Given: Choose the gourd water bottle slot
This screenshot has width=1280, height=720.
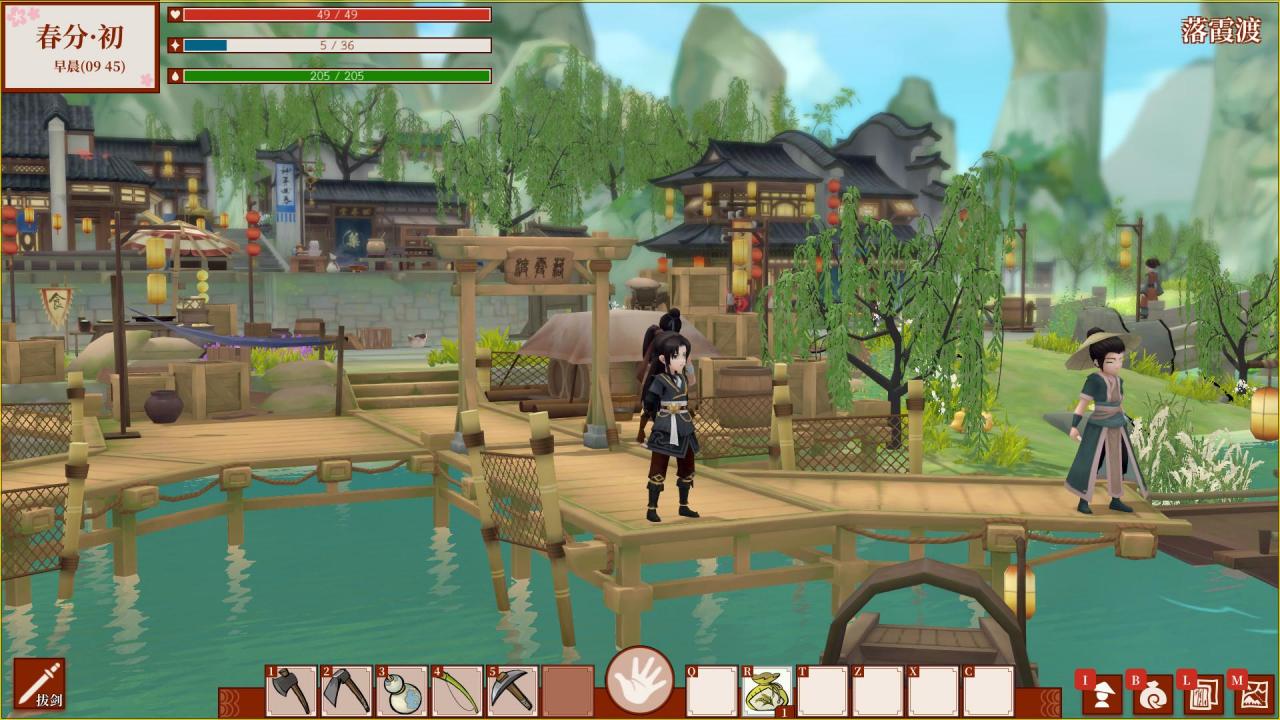Looking at the screenshot, I should tap(402, 690).
